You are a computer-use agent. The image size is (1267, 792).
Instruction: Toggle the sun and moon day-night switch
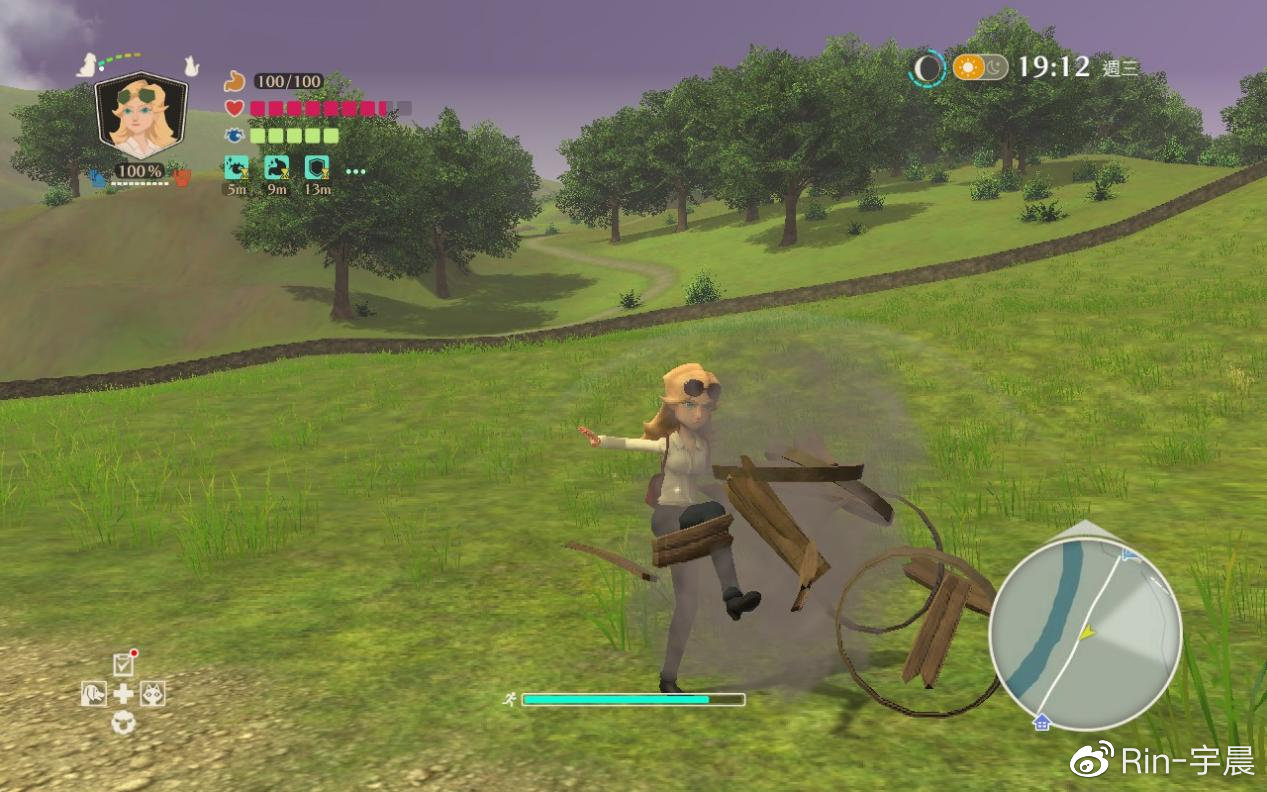(980, 67)
